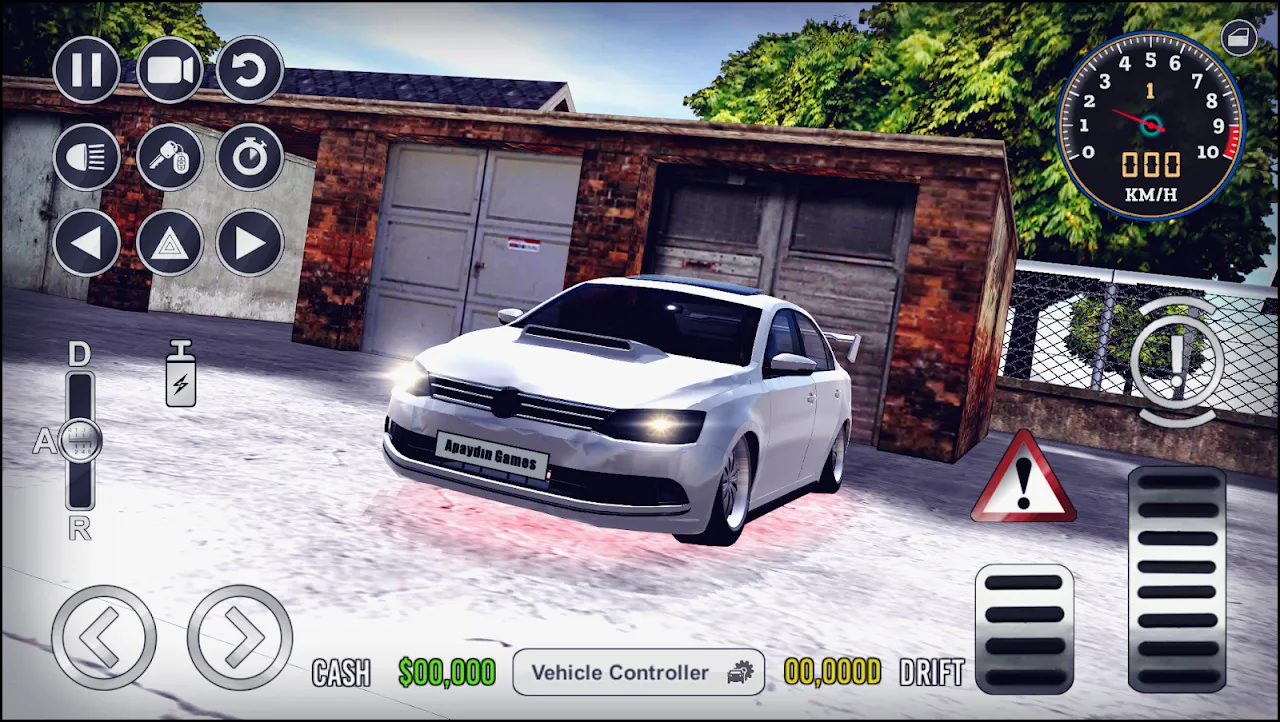Steer left with the left arrow button
The width and height of the screenshot is (1280, 722).
click(x=104, y=637)
